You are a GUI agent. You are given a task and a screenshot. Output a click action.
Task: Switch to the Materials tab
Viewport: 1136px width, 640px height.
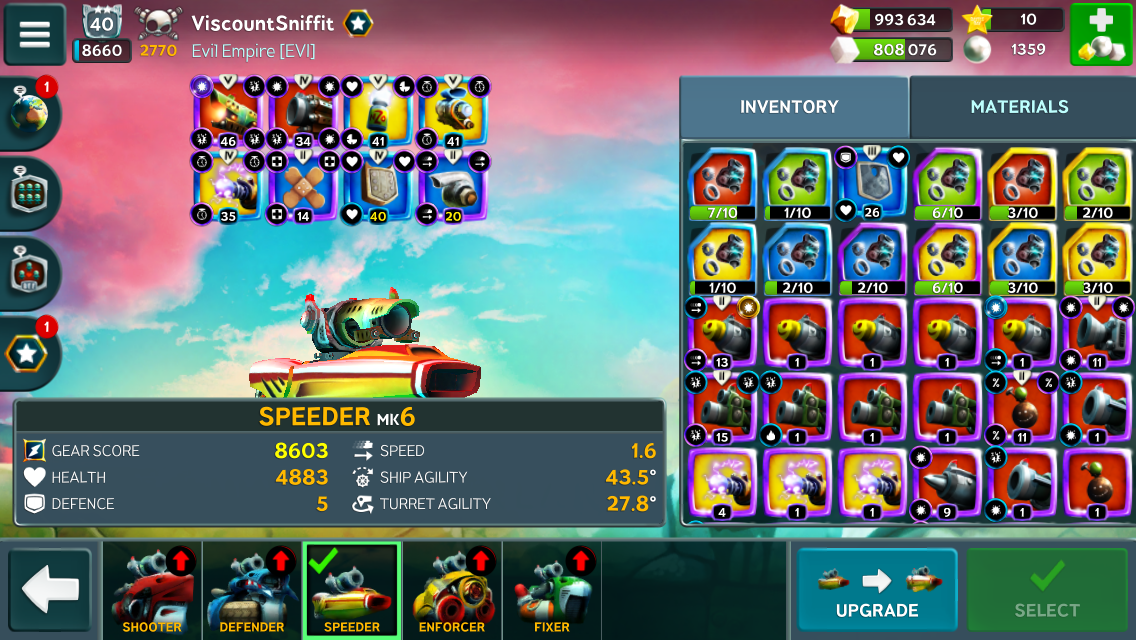tap(1019, 107)
